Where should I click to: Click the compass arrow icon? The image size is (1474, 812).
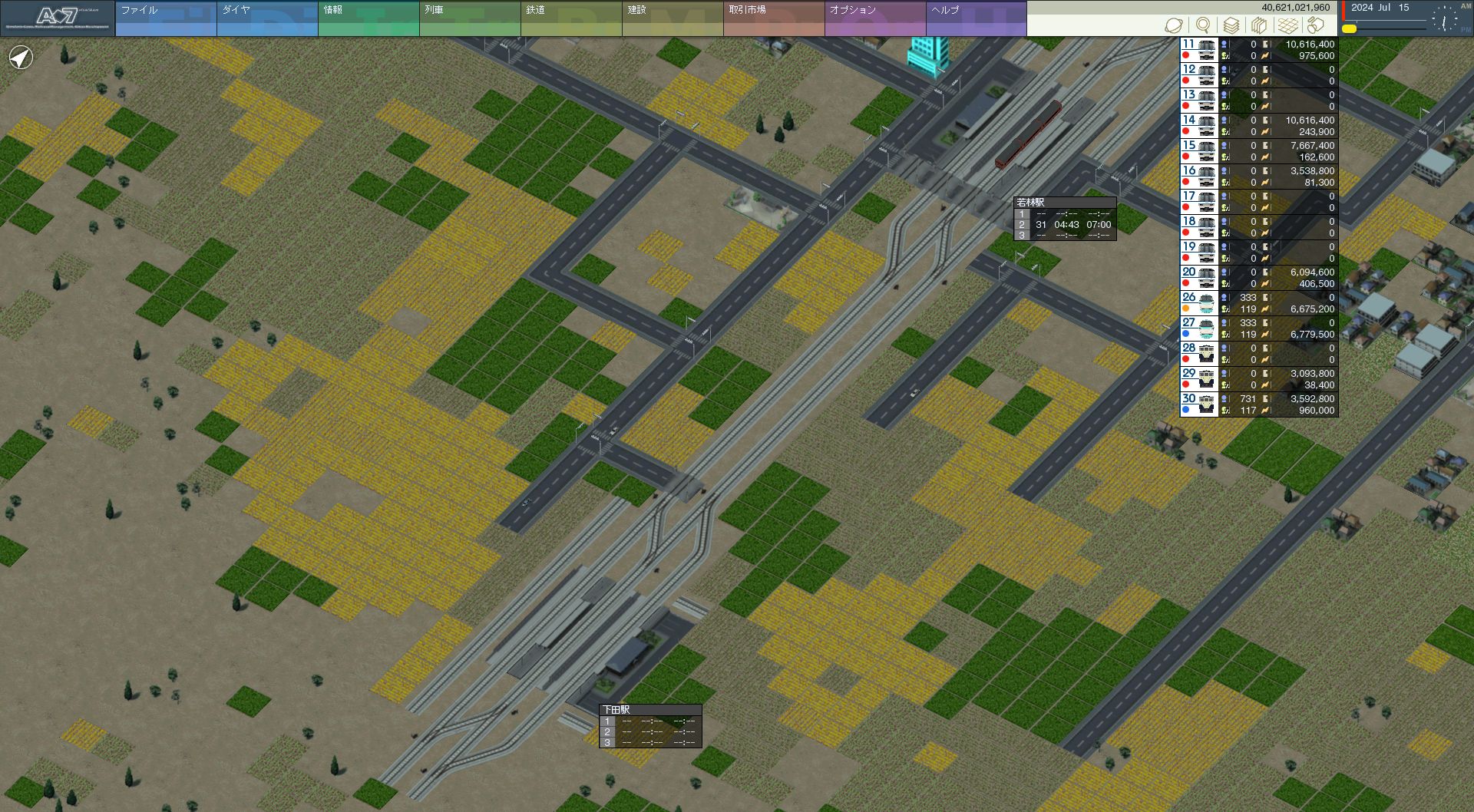click(x=21, y=58)
